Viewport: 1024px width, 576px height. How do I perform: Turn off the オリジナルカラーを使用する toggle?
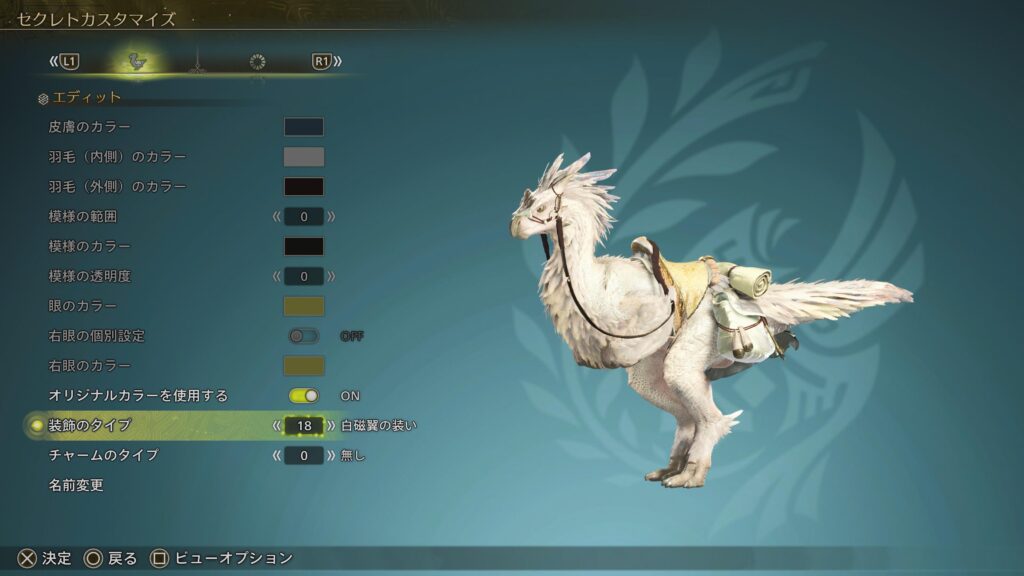click(x=303, y=396)
